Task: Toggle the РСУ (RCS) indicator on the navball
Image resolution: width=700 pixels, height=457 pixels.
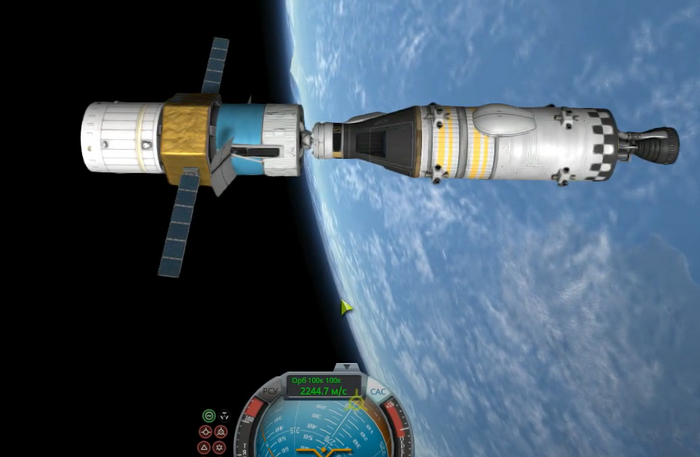Action: [x=269, y=390]
